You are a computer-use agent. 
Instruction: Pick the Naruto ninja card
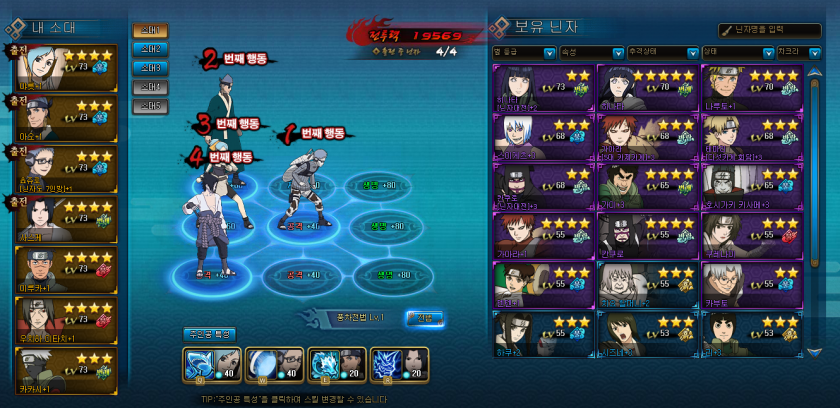pyautogui.click(x=750, y=86)
